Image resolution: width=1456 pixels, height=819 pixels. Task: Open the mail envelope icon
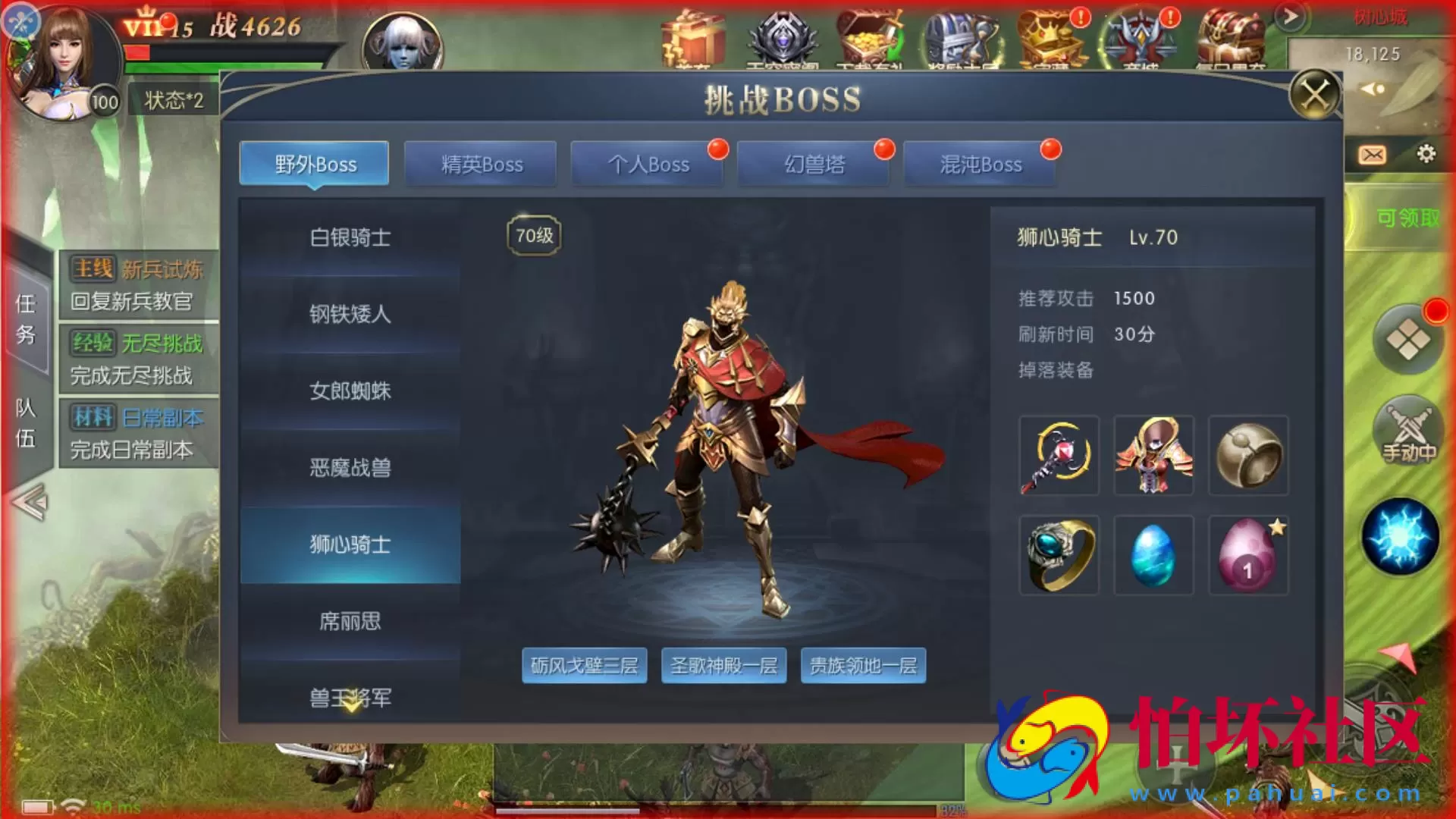coord(1373,155)
